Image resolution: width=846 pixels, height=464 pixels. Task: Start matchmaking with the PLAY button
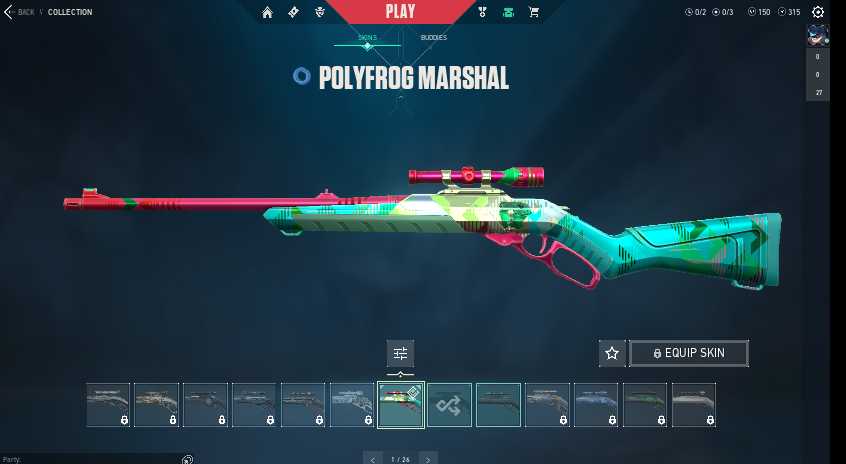pyautogui.click(x=398, y=12)
